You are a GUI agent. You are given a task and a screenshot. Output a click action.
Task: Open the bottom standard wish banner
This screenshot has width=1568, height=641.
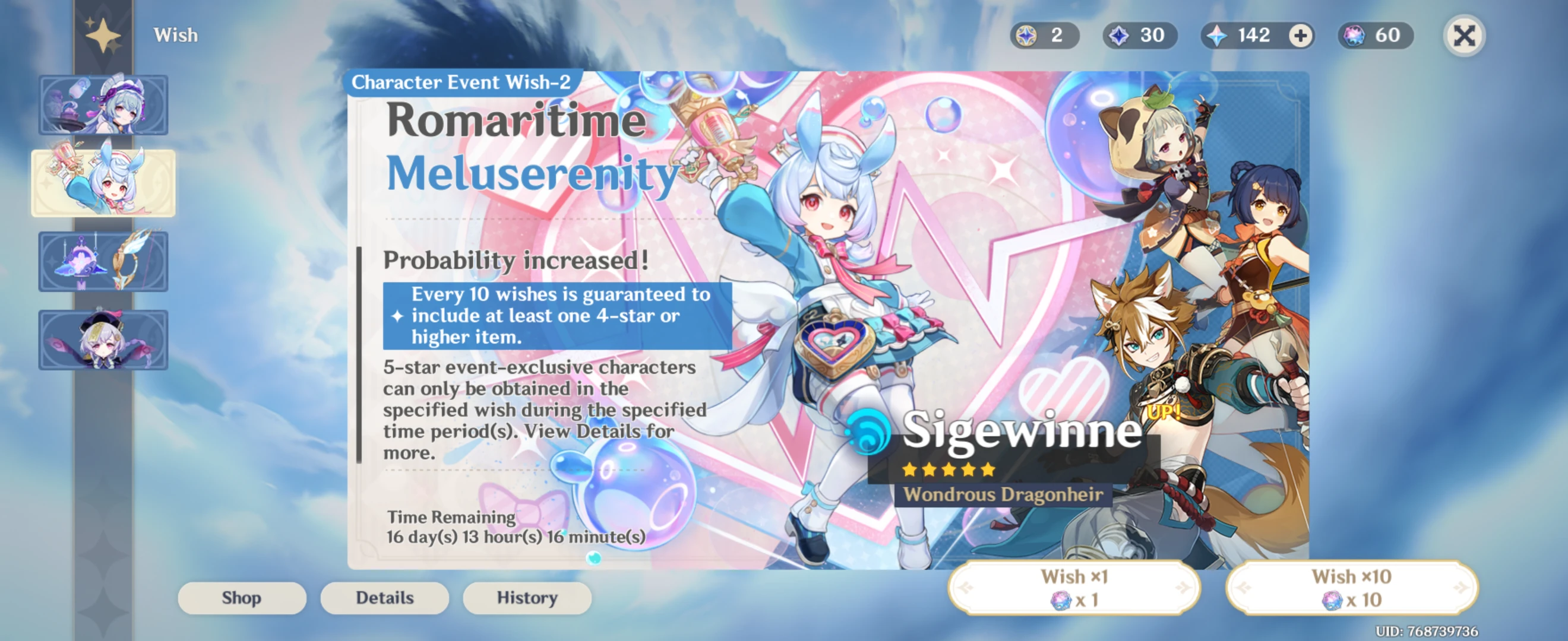click(x=103, y=339)
